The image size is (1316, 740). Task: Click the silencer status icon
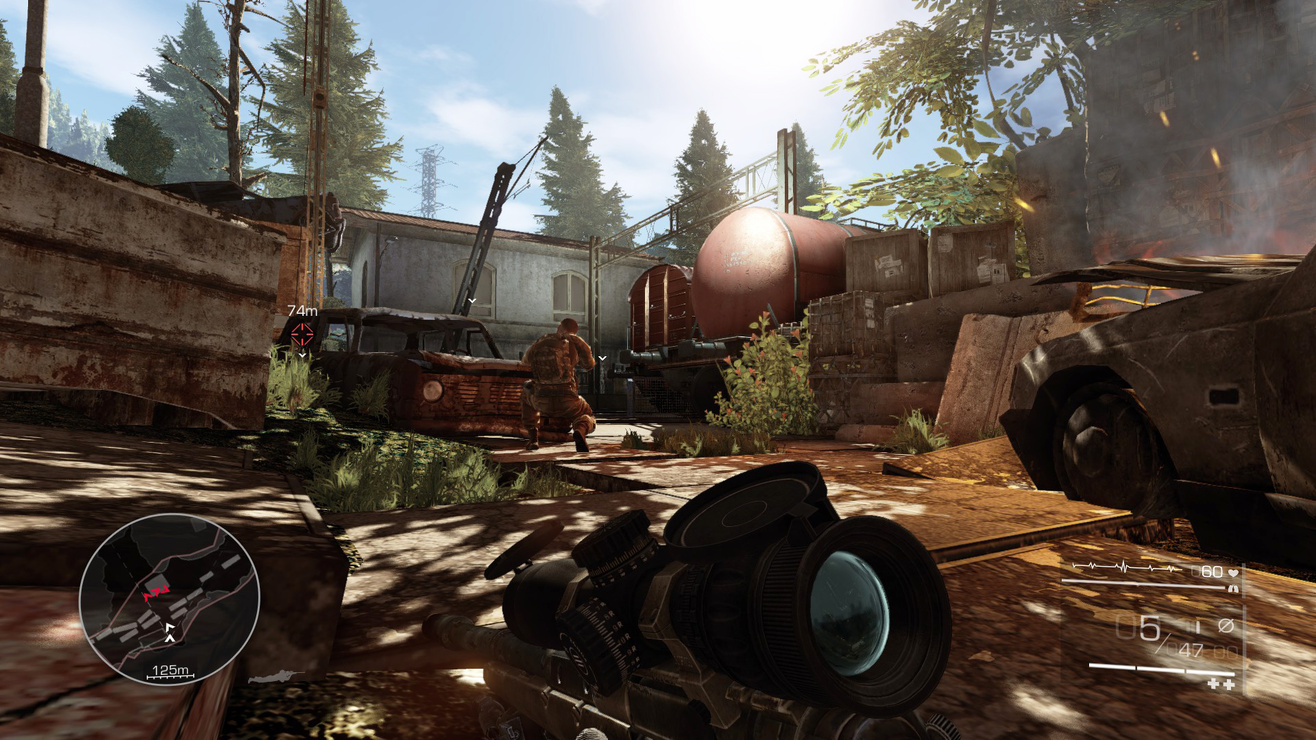tap(1226, 626)
